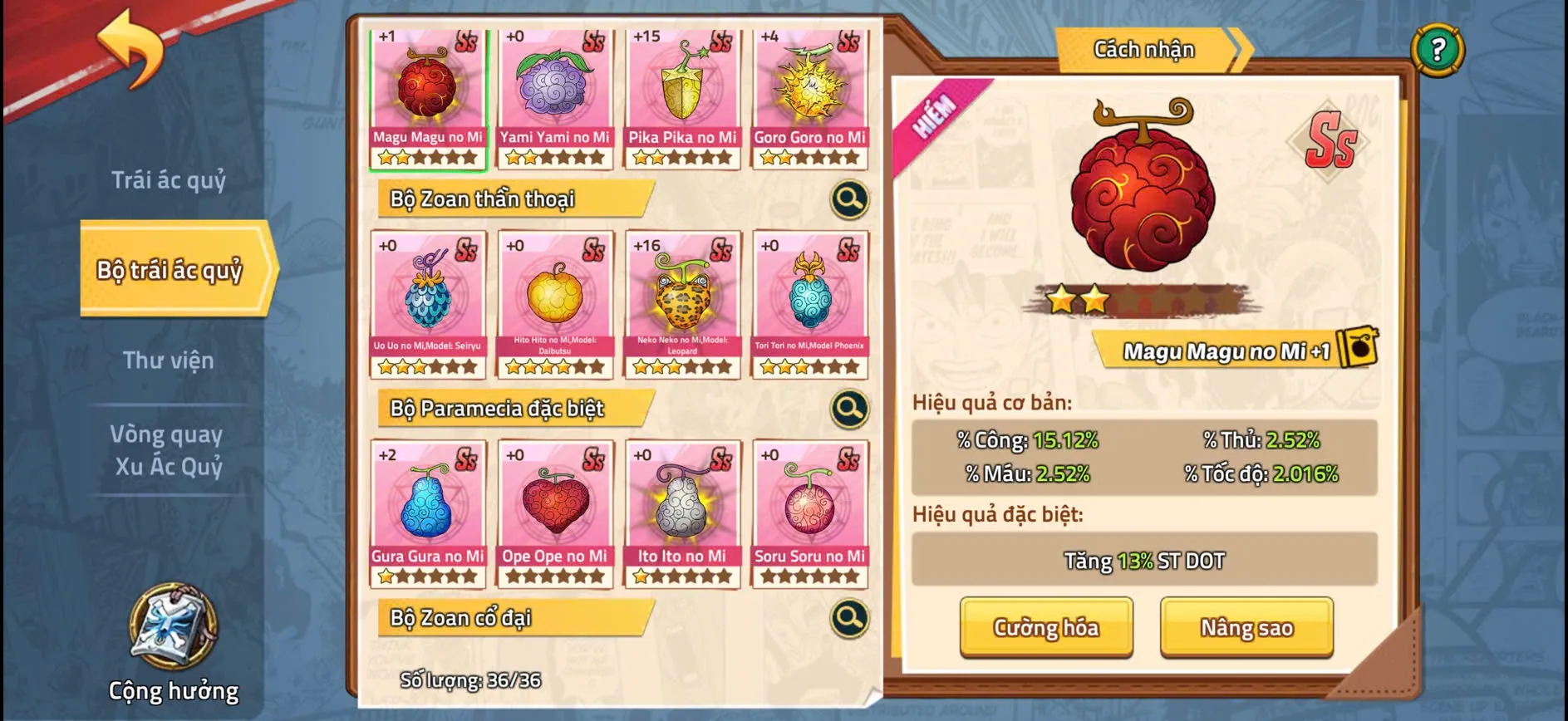Open the Cách nhận banner

[1145, 50]
